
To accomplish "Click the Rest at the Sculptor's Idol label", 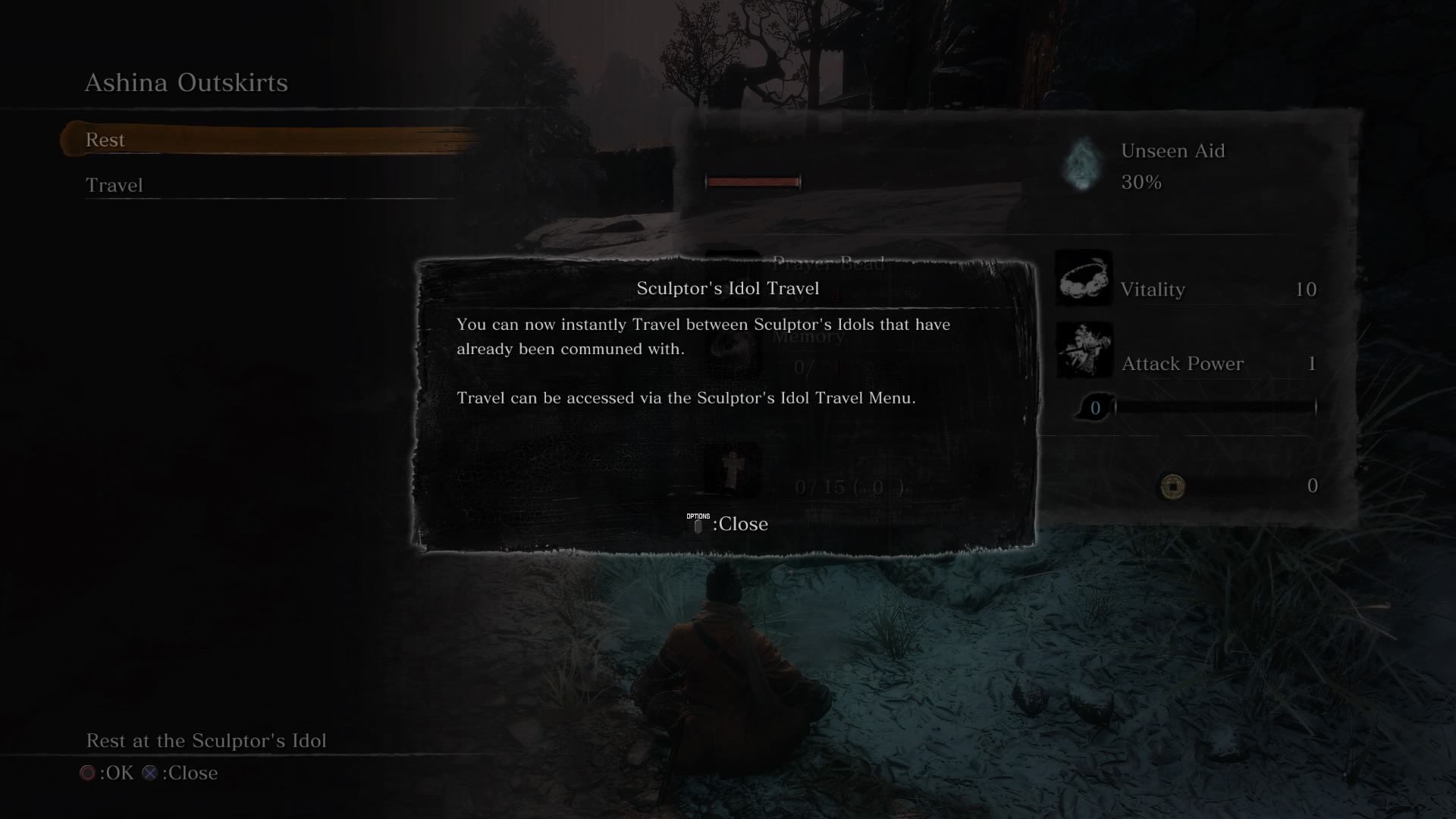I will (206, 741).
